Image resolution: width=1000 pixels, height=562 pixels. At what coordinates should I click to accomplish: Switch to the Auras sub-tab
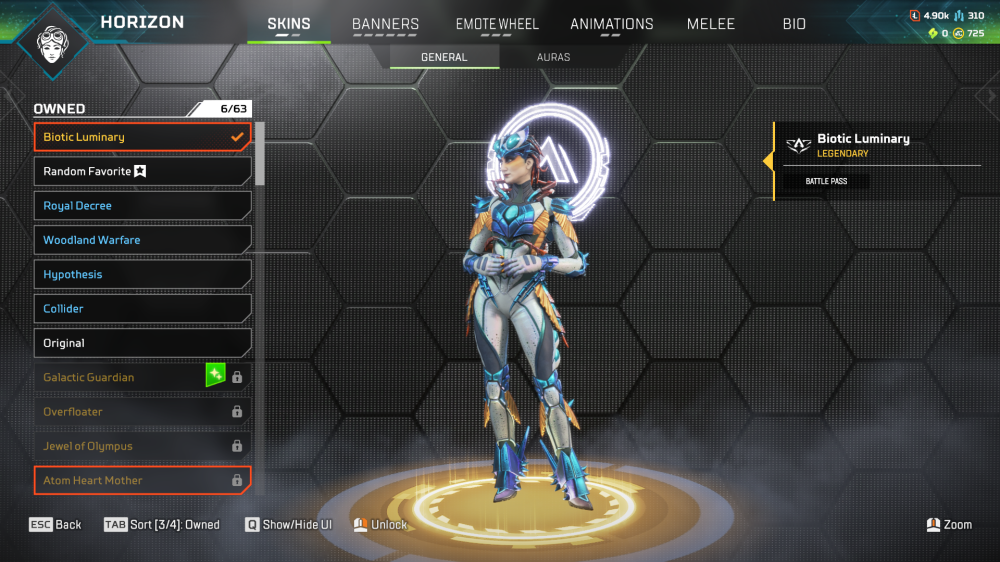553,57
